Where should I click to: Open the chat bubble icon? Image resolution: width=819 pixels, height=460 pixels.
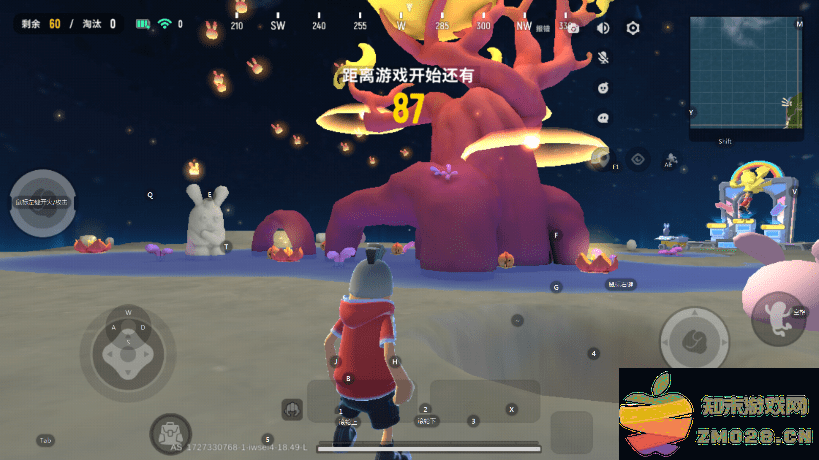[603, 117]
